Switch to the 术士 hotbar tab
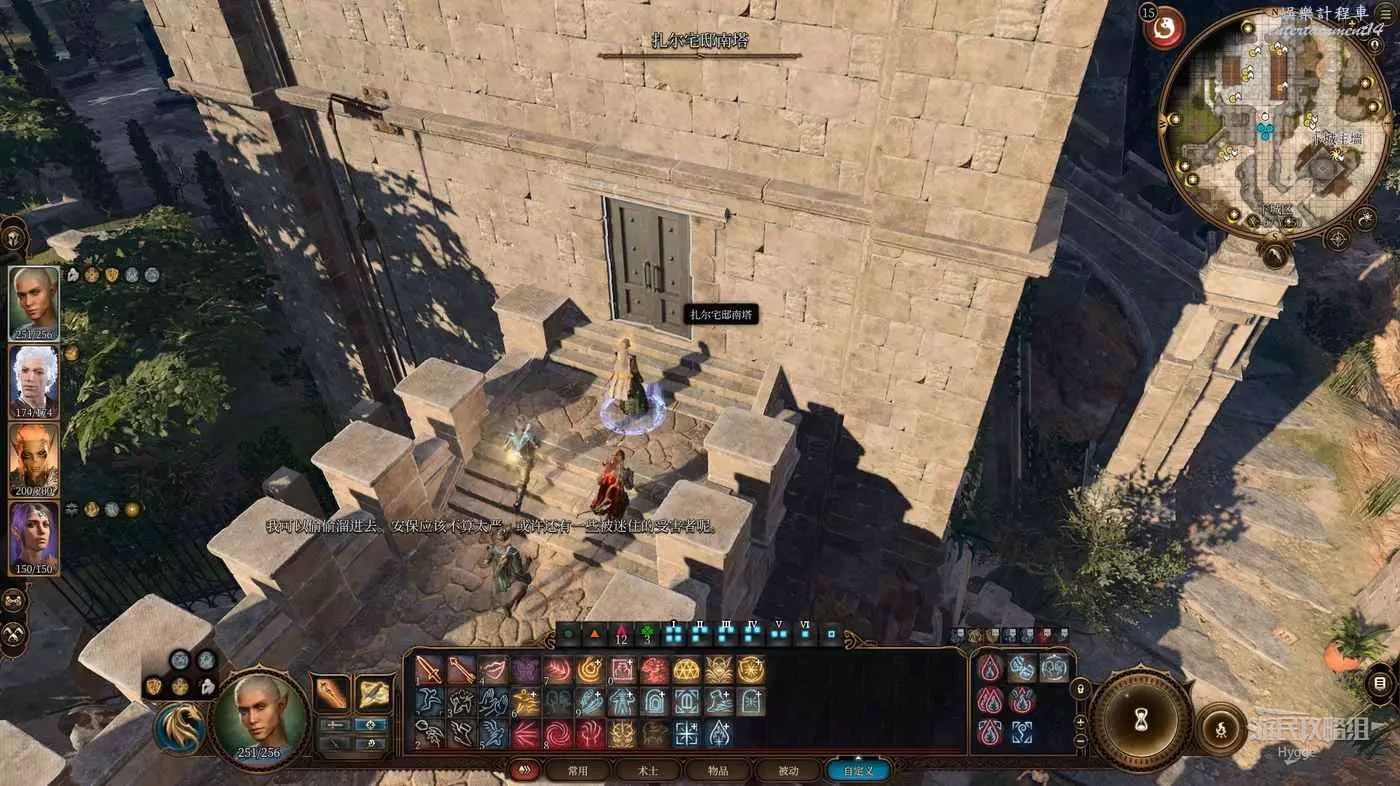1400x786 pixels. click(x=648, y=771)
